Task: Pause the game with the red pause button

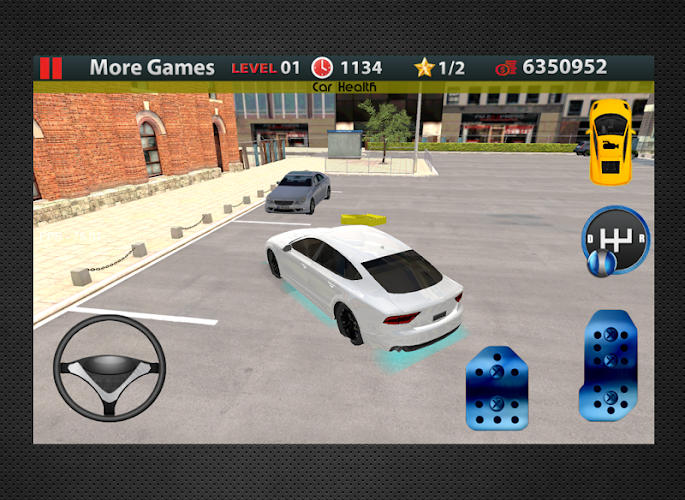Action: point(50,68)
